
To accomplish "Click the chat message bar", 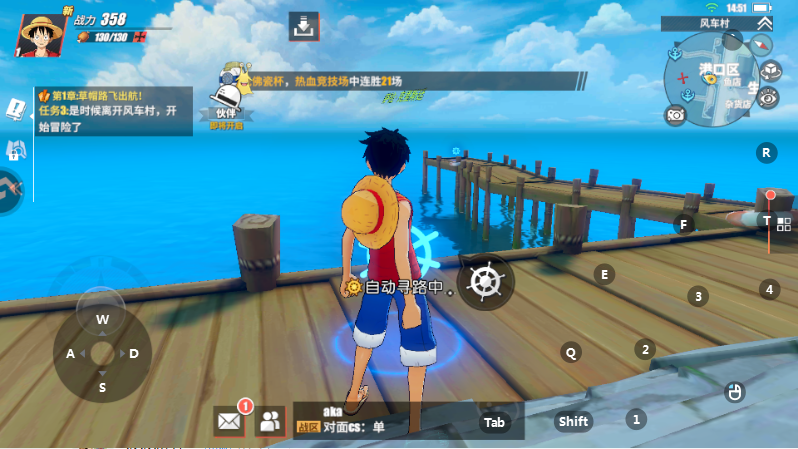I will tap(380, 421).
